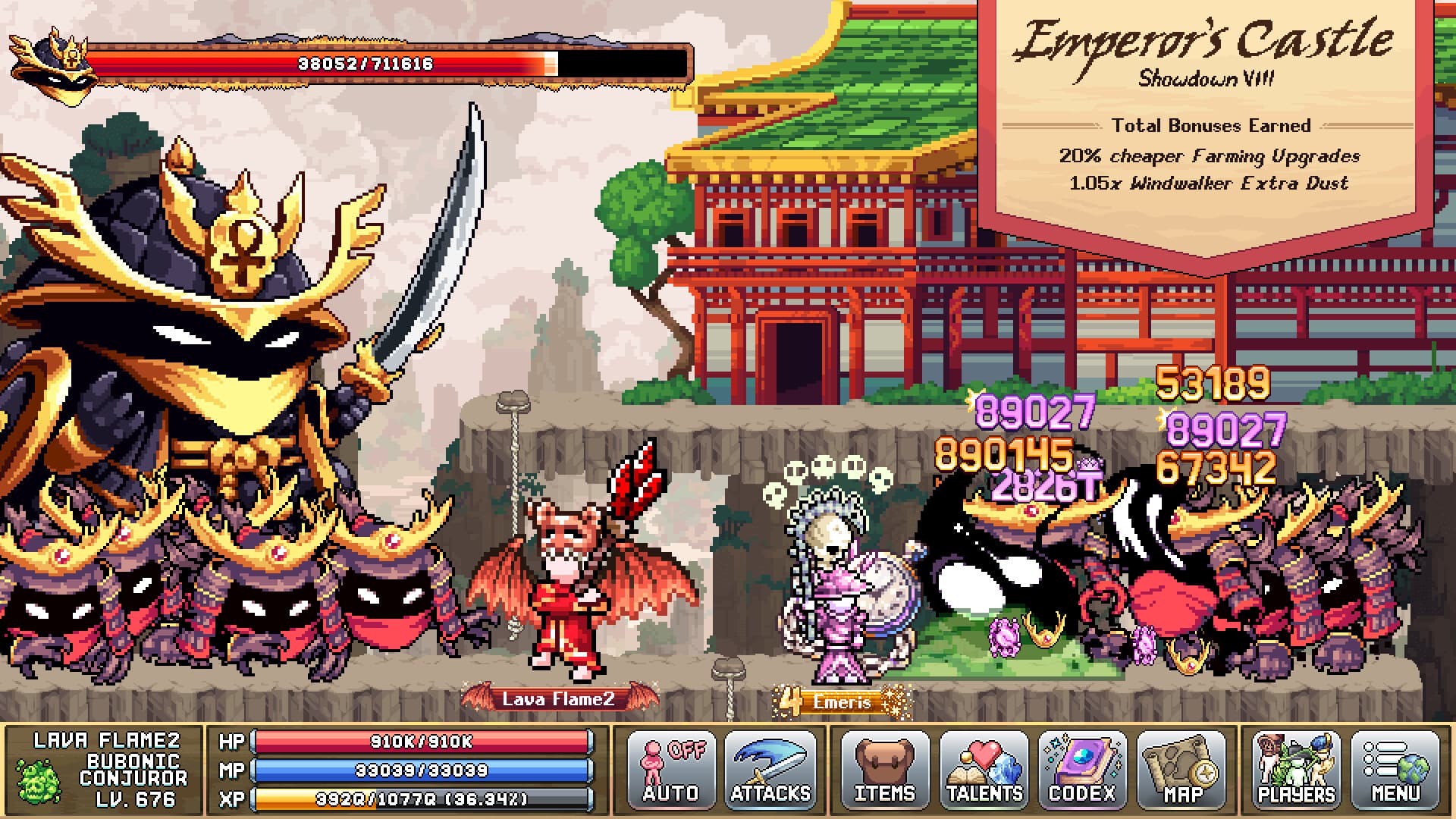Open the Talents panel
This screenshot has height=819, width=1456.
point(984,770)
